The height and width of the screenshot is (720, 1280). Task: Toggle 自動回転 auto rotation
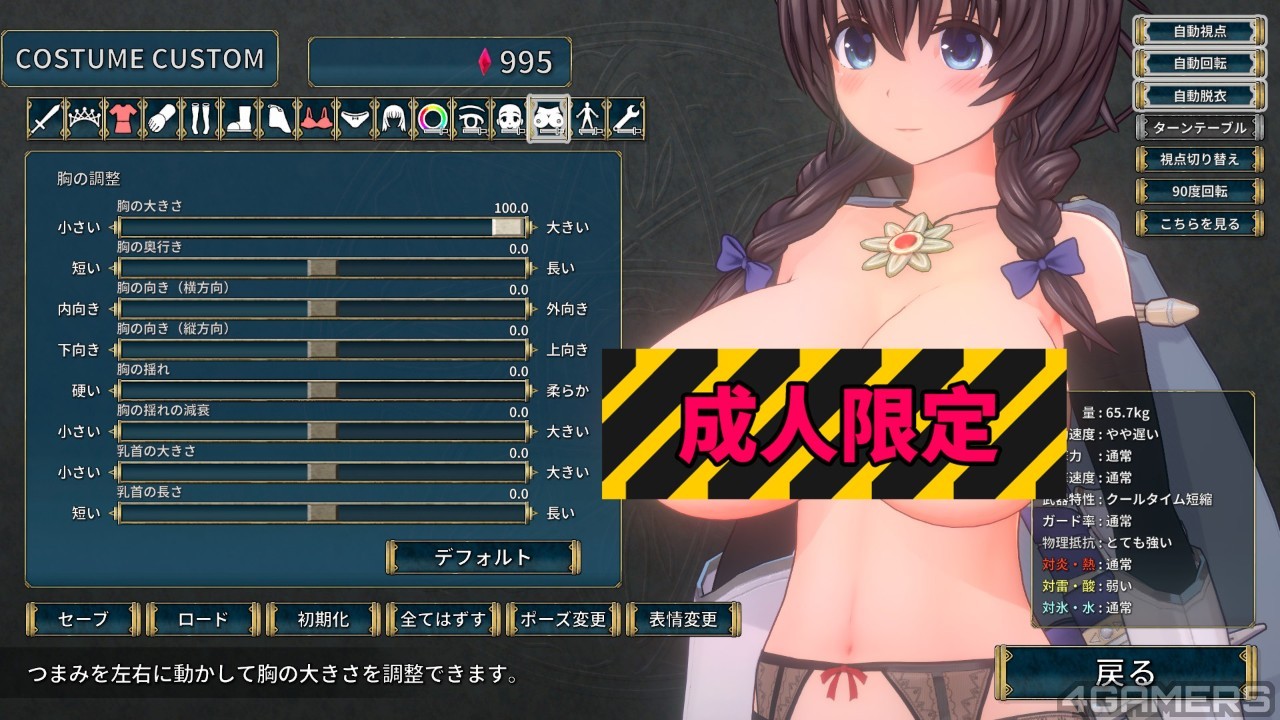pyautogui.click(x=1199, y=63)
